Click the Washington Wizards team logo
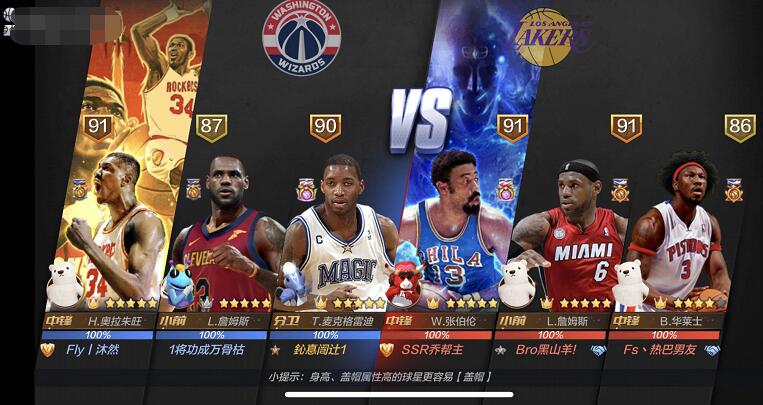763x405 pixels. tap(301, 39)
